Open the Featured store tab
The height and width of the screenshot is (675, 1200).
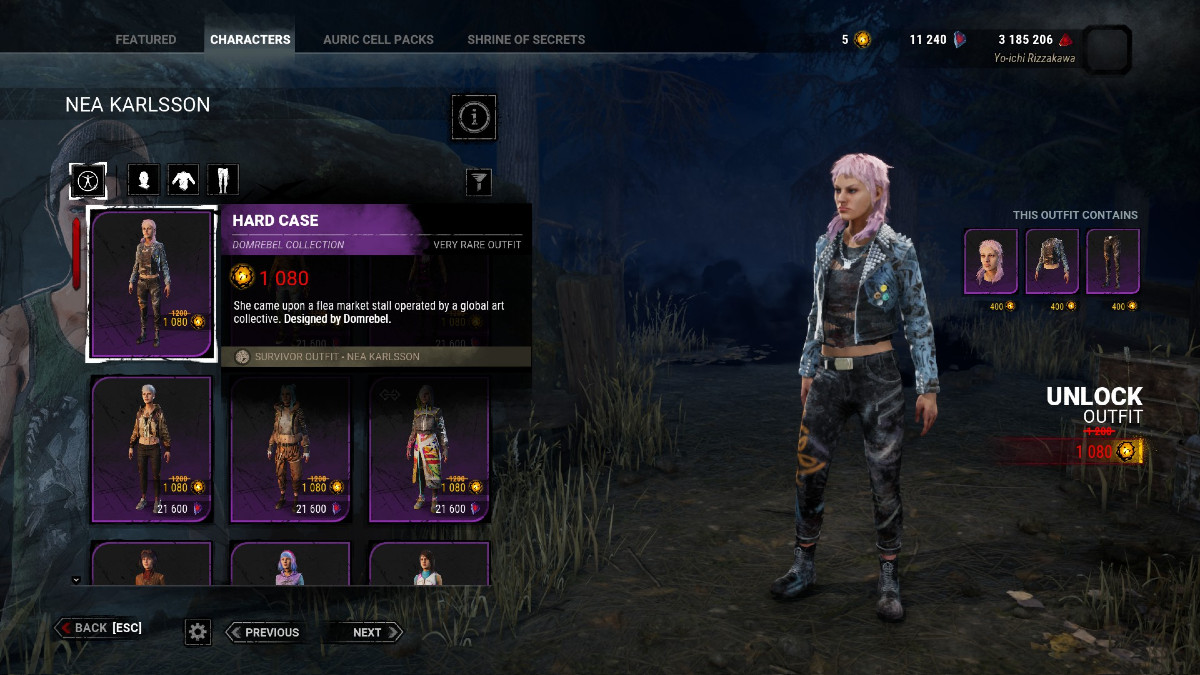click(x=145, y=40)
